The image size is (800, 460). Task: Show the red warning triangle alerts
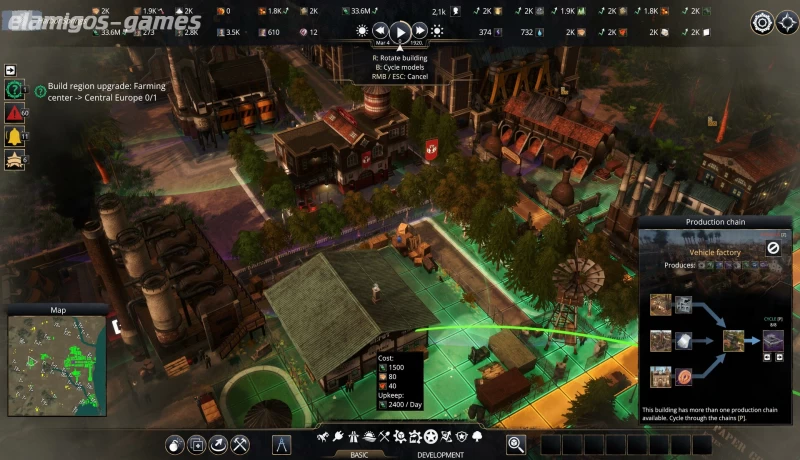point(15,113)
